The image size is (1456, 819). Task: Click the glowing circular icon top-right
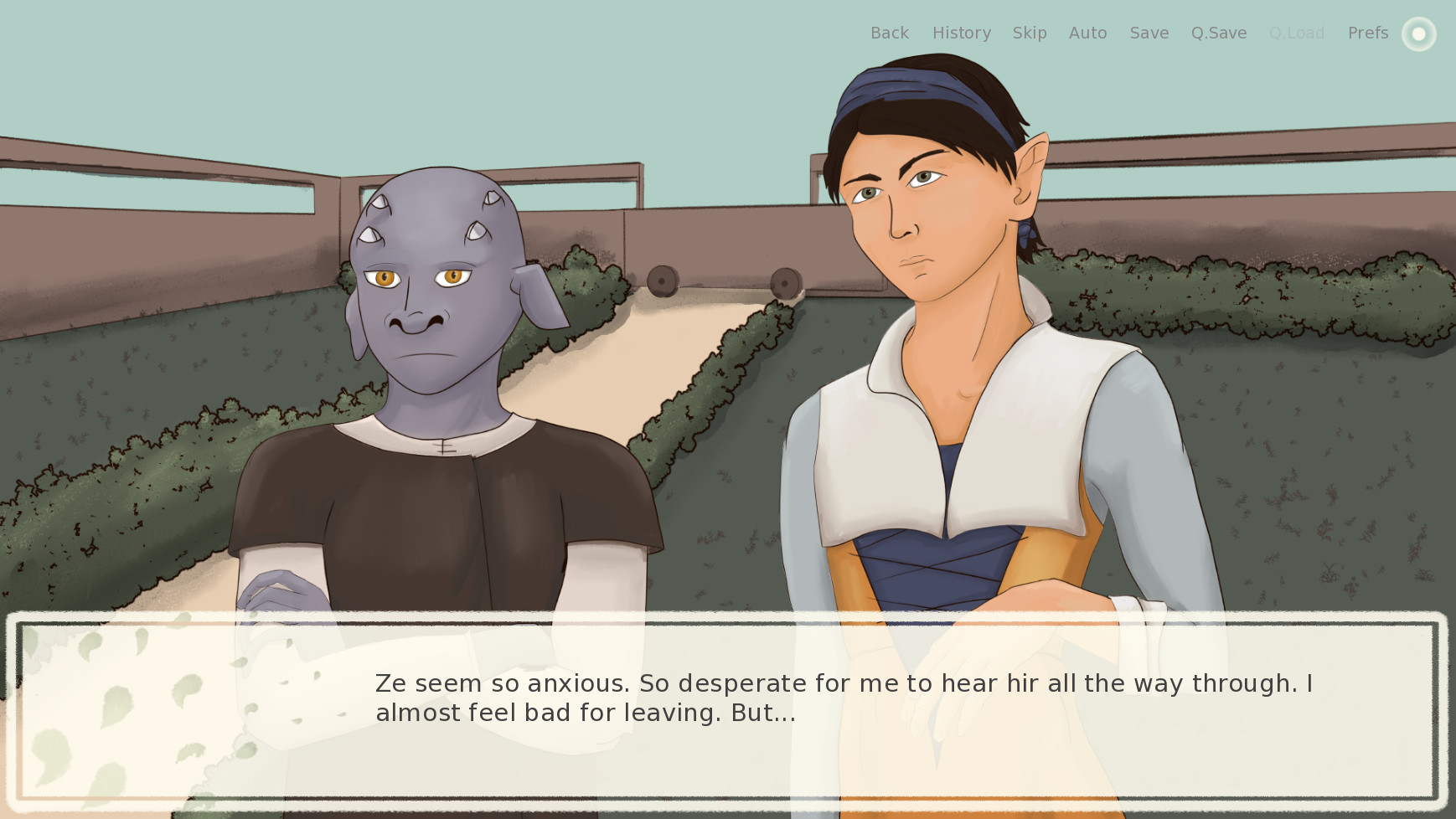coord(1419,33)
